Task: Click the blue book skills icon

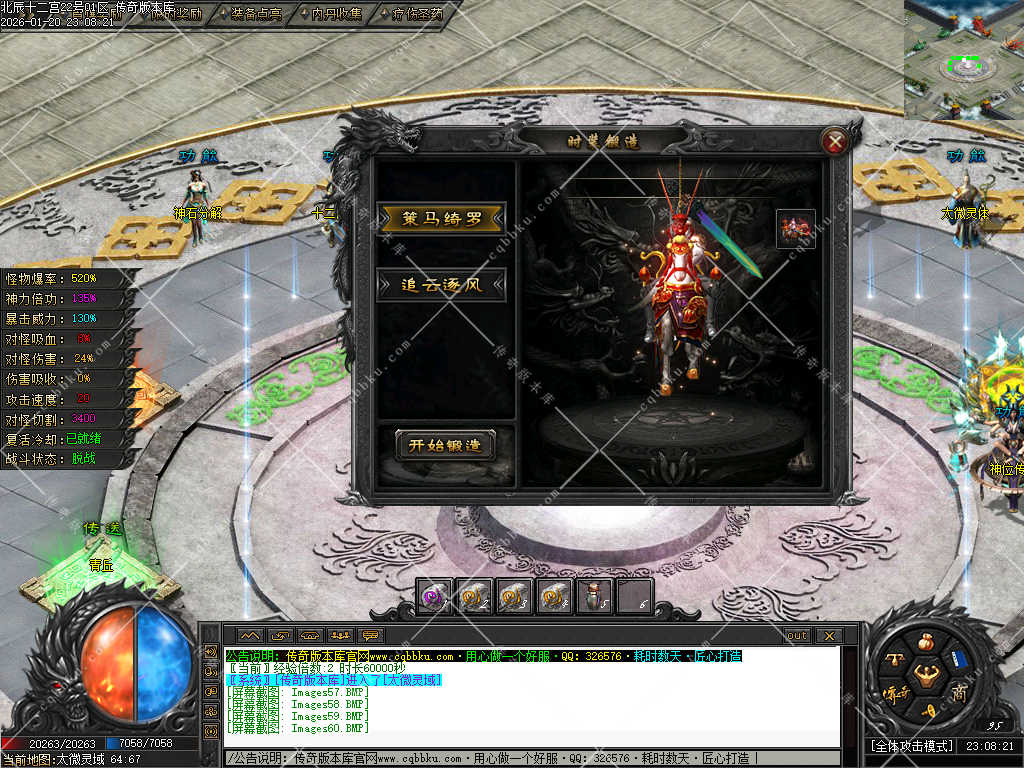Action: click(960, 659)
